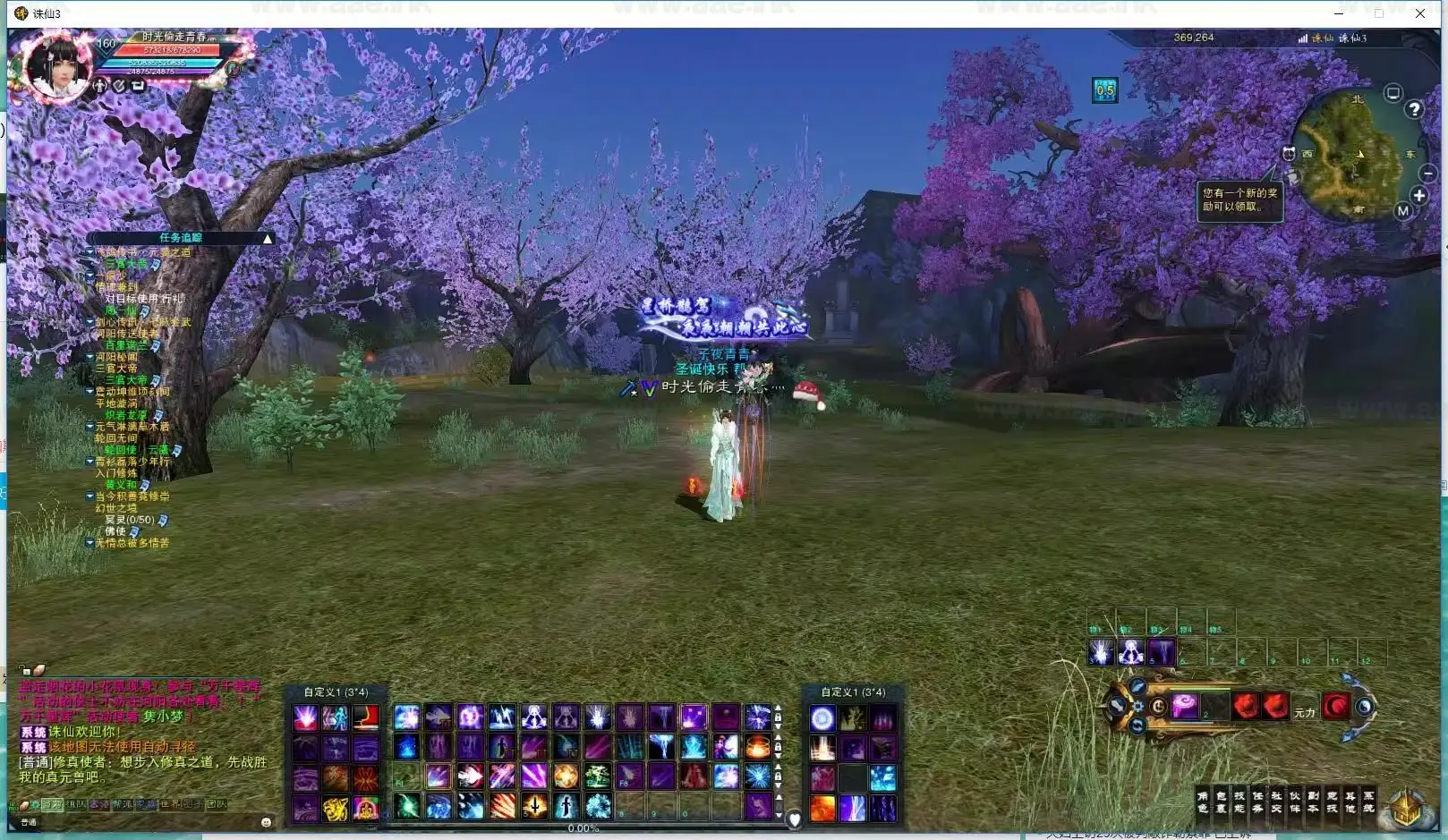Select the yin-yang icon at the action bar's right end

(1364, 706)
